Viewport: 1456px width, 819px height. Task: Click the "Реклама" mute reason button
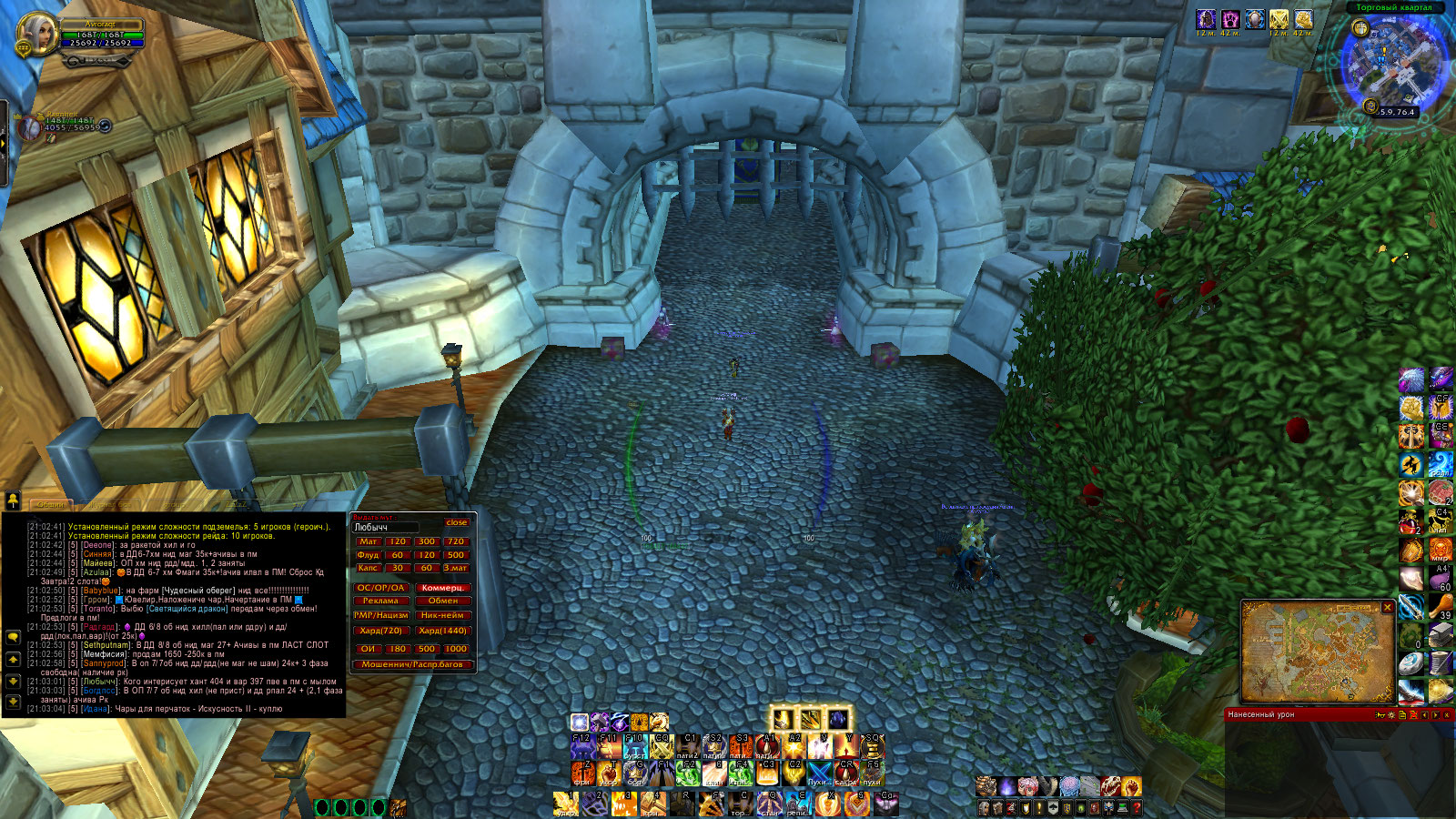tap(380, 601)
